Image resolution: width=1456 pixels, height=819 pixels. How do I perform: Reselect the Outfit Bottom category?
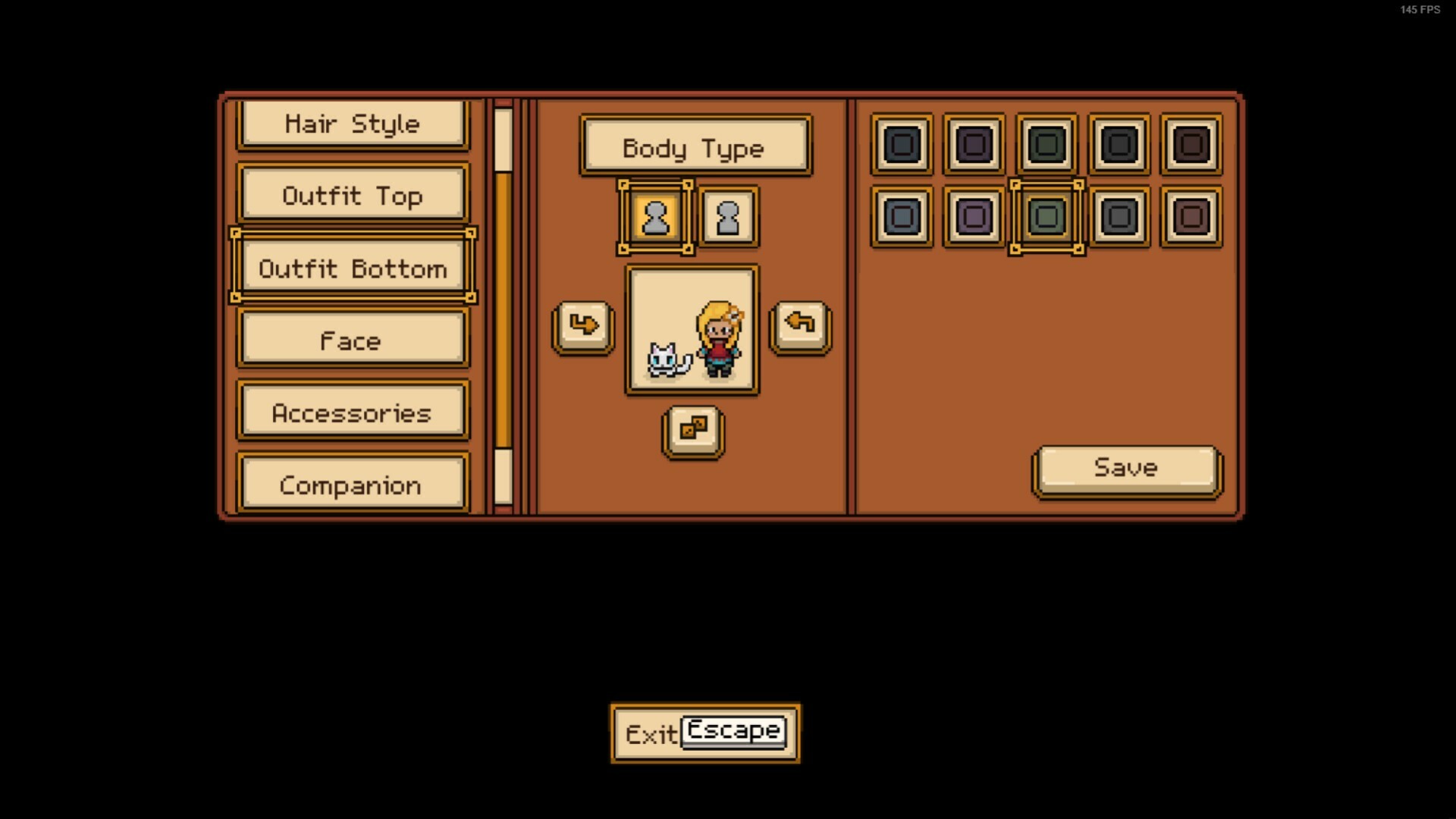tap(353, 268)
